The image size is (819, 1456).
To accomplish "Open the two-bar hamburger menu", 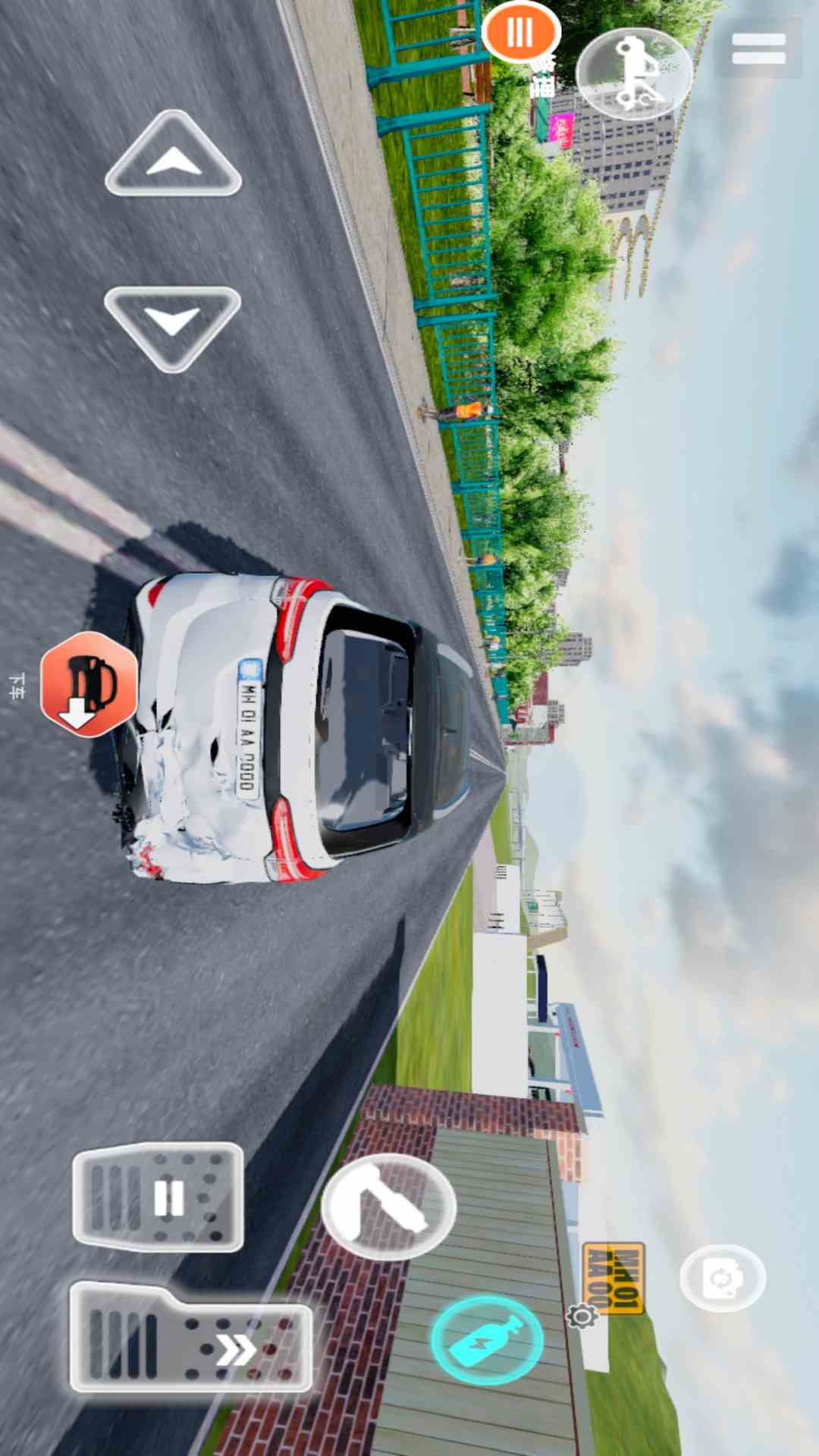I will (758, 49).
